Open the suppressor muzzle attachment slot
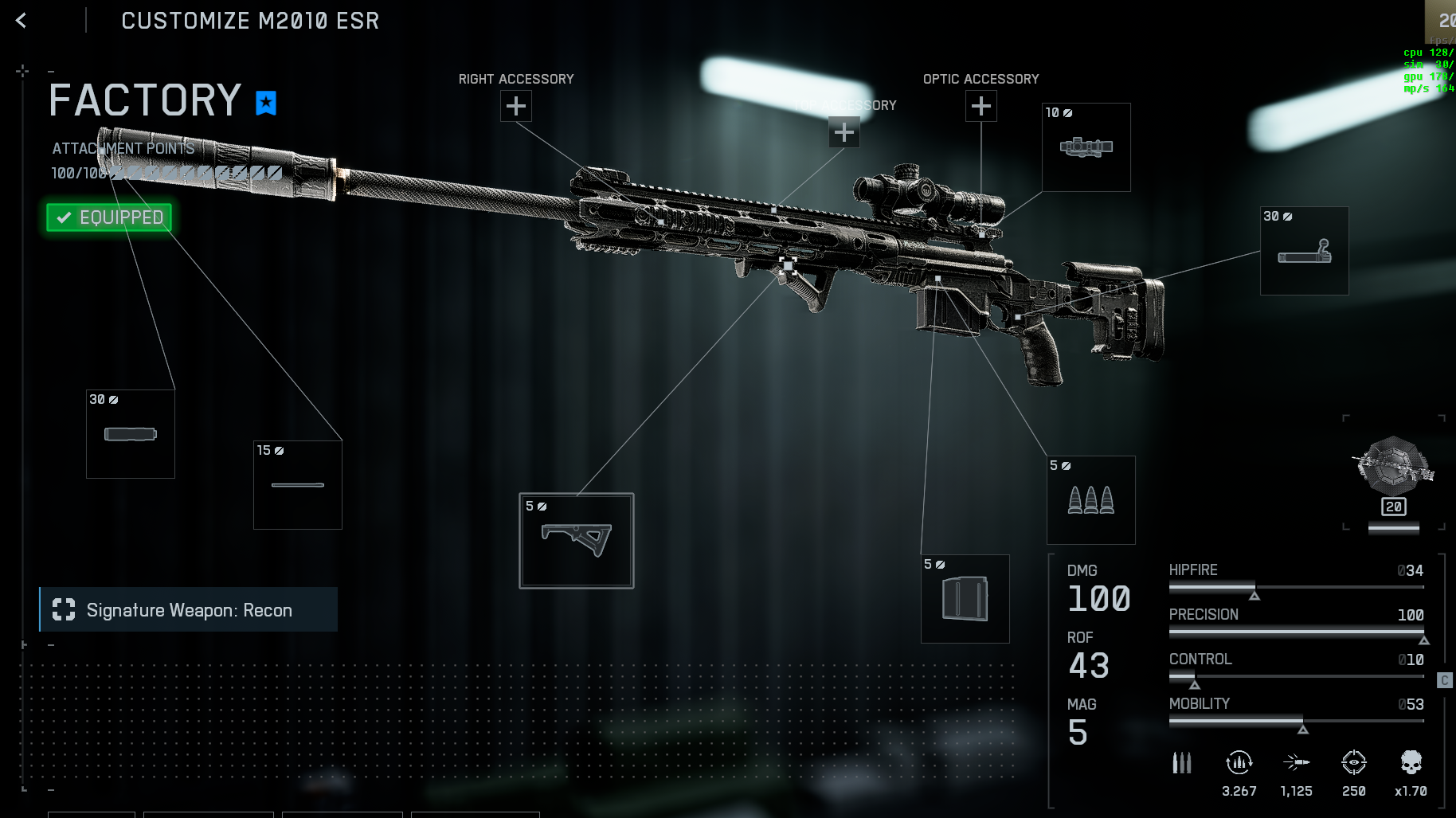1456x818 pixels. [x=130, y=433]
